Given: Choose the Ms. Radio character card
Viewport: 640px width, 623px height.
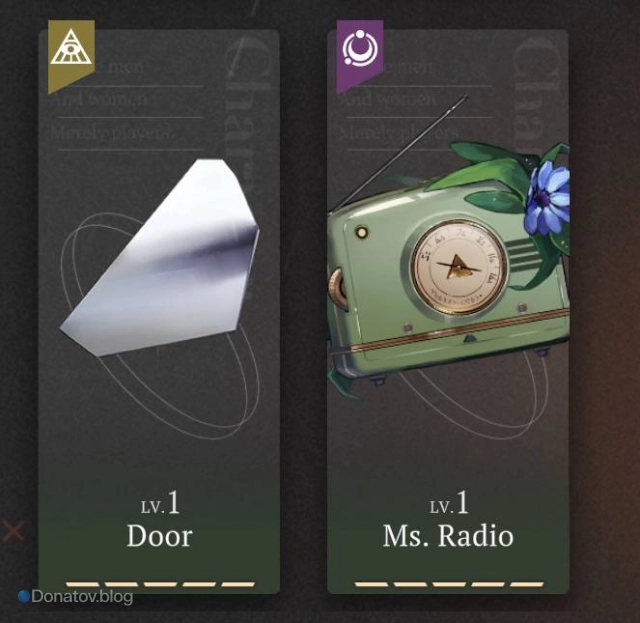Looking at the screenshot, I should (447, 310).
